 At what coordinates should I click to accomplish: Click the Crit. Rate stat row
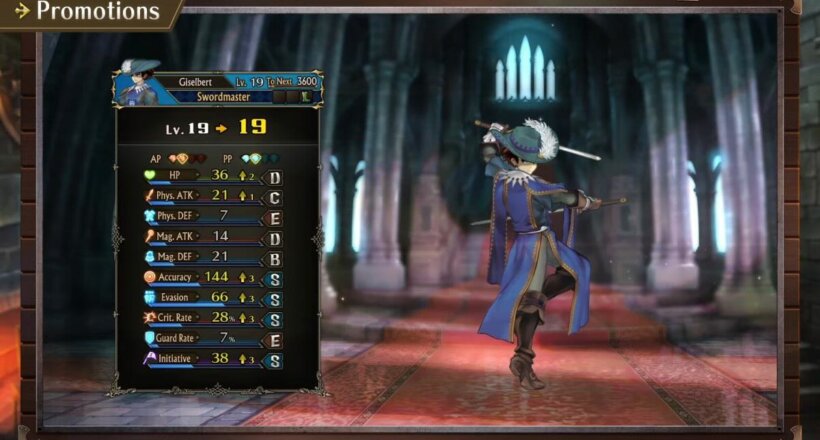[x=210, y=318]
